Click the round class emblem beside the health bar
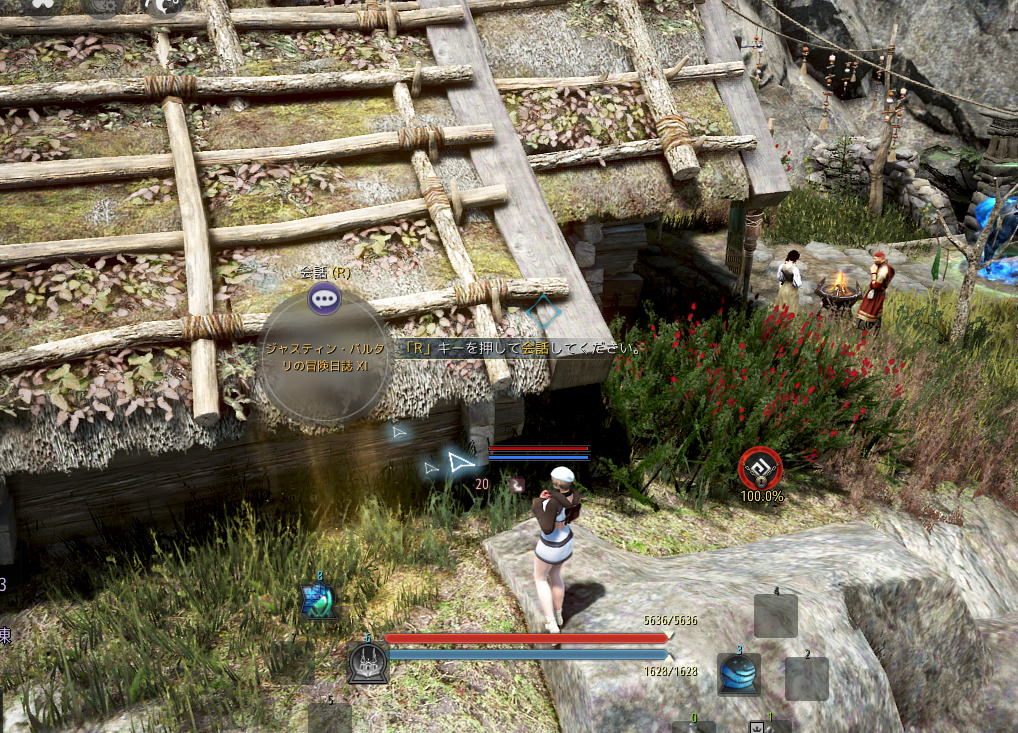 367,663
